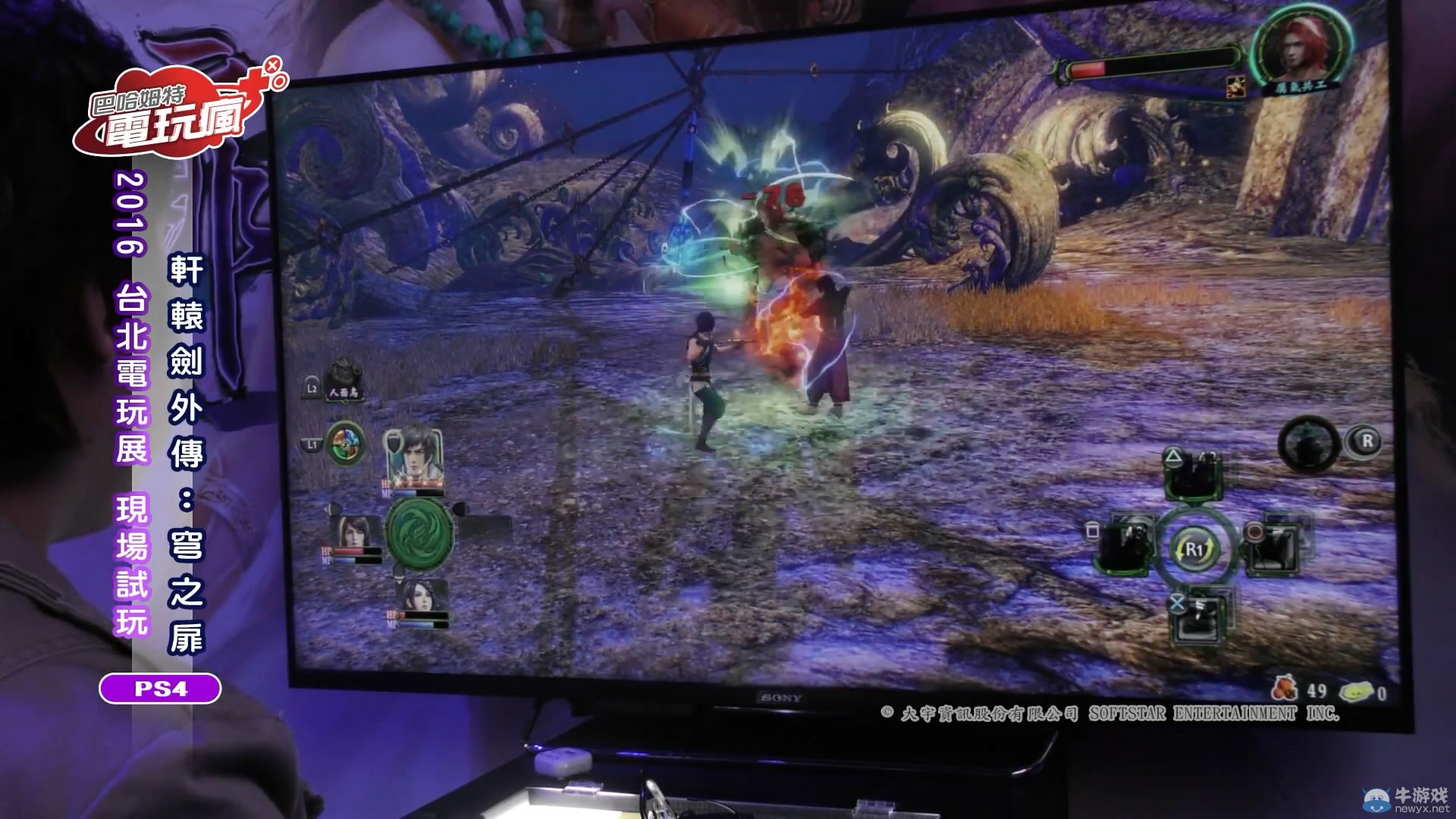Open the L1 elemental wheel icon
1456x819 pixels.
tap(346, 444)
